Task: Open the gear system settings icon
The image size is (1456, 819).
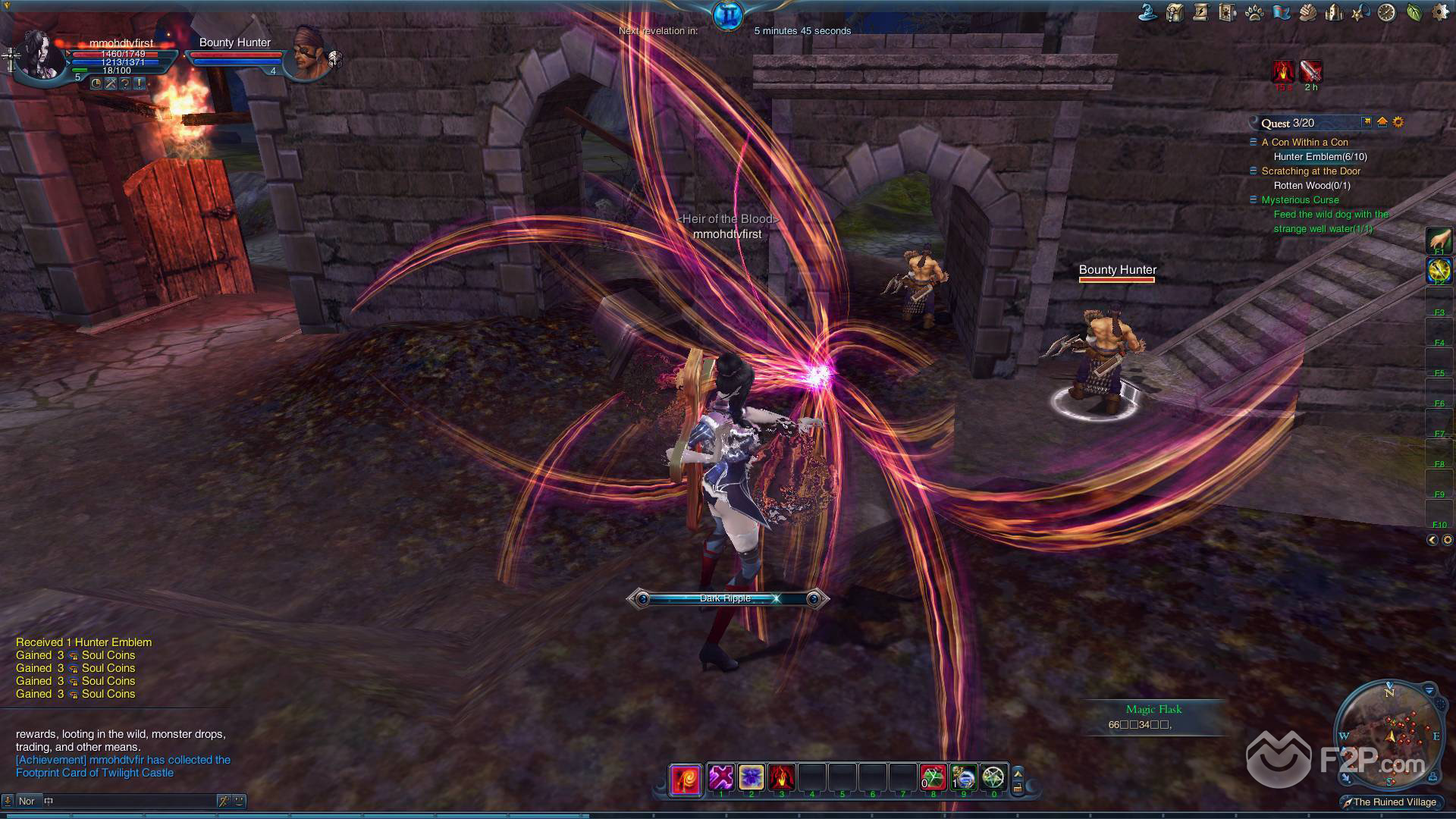Action: coord(1439,12)
